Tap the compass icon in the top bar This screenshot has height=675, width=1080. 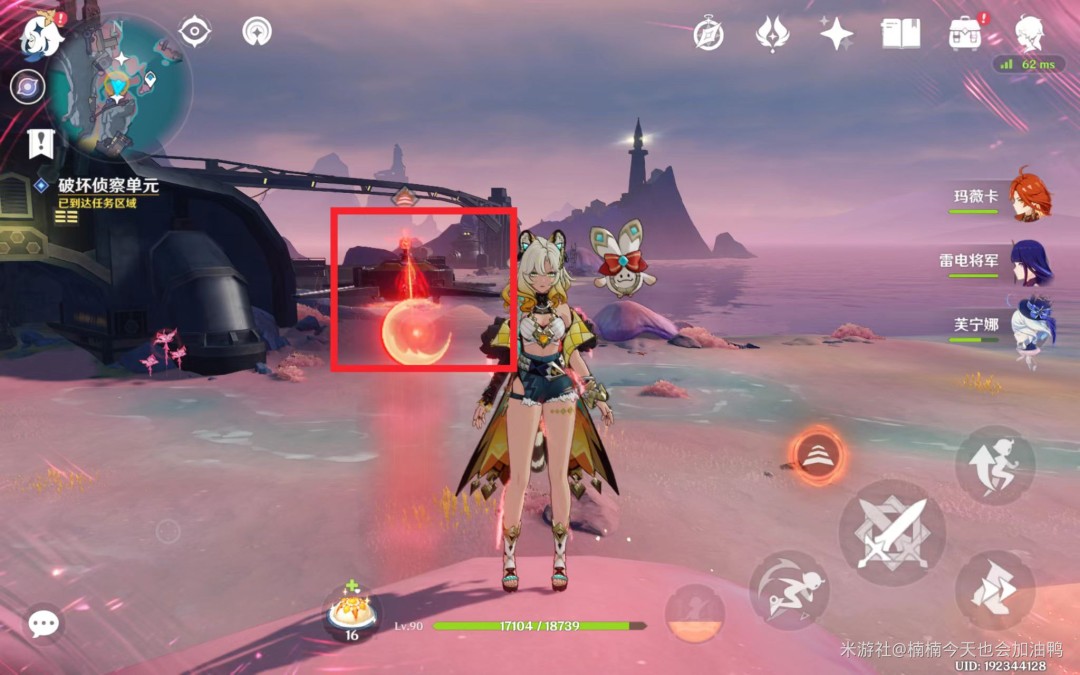[x=709, y=35]
